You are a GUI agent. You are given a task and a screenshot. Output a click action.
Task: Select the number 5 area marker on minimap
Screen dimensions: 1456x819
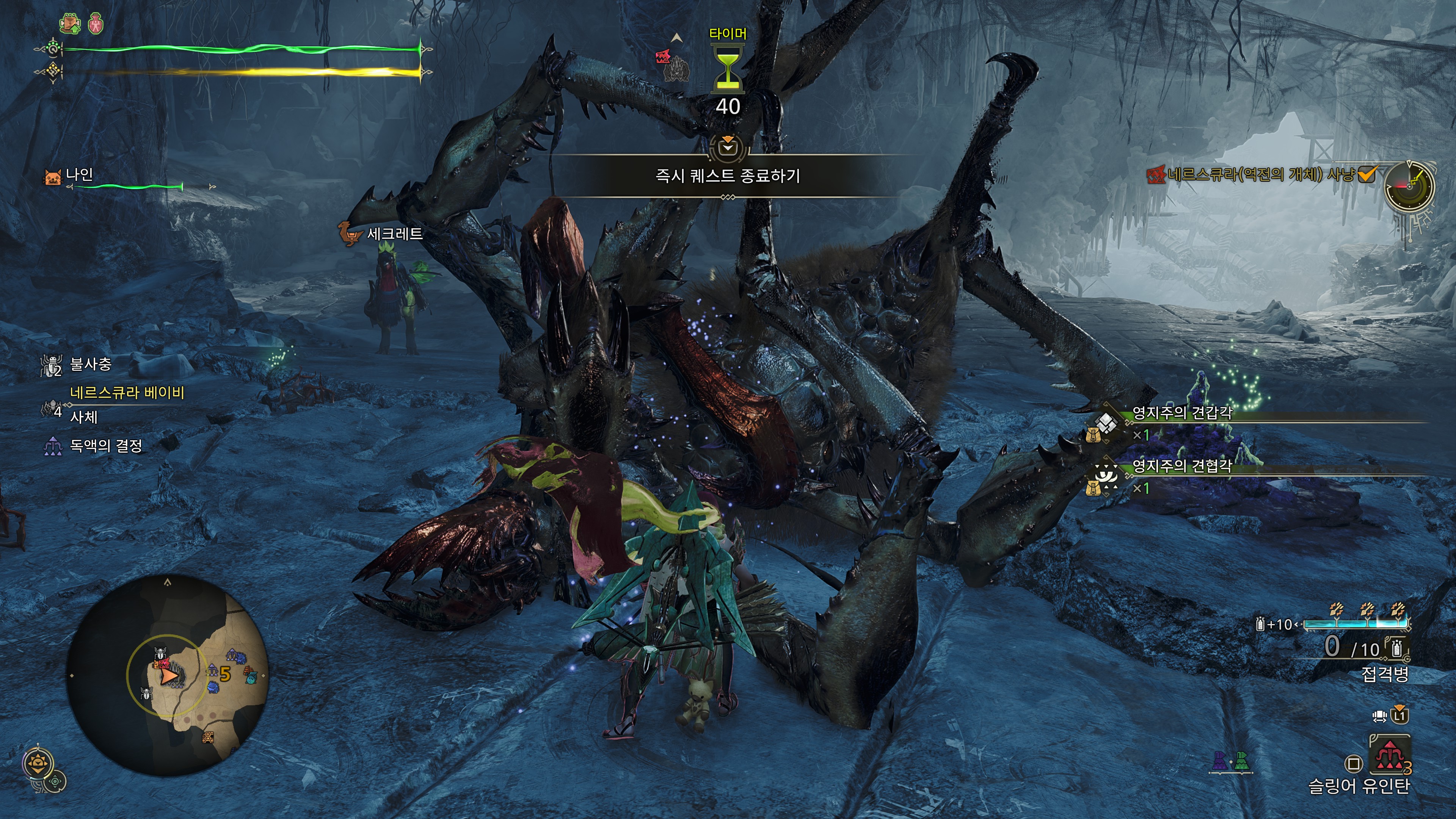point(225,673)
